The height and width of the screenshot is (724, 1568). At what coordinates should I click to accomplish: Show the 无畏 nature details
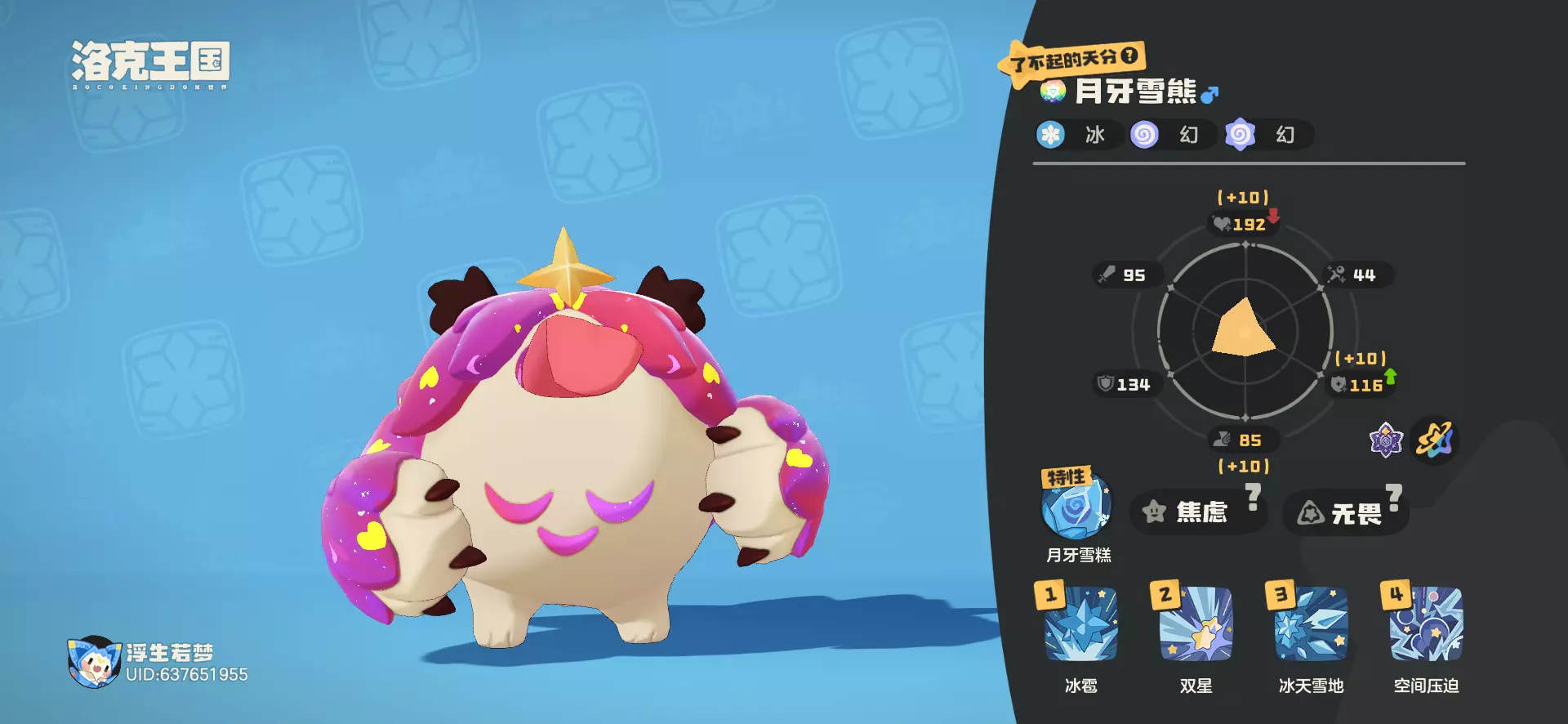1345,513
